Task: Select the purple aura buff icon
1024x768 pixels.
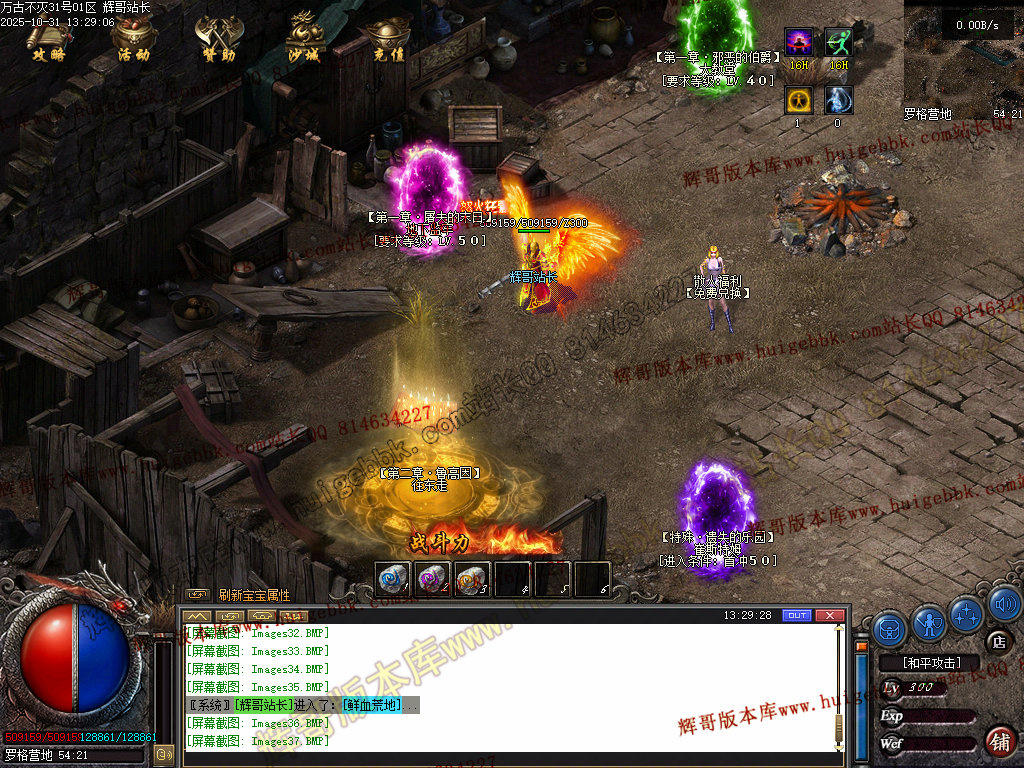Action: click(798, 43)
